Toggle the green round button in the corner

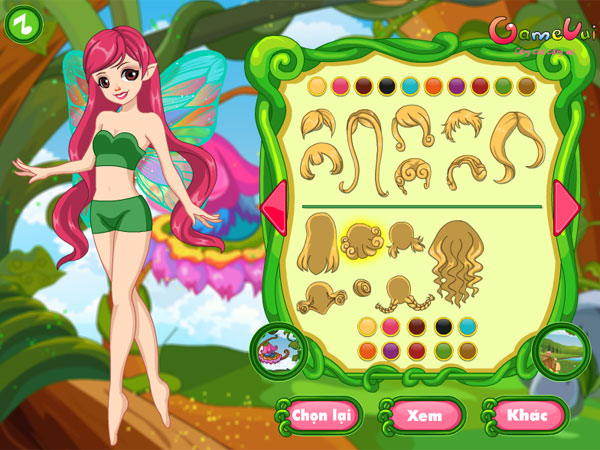tap(24, 24)
